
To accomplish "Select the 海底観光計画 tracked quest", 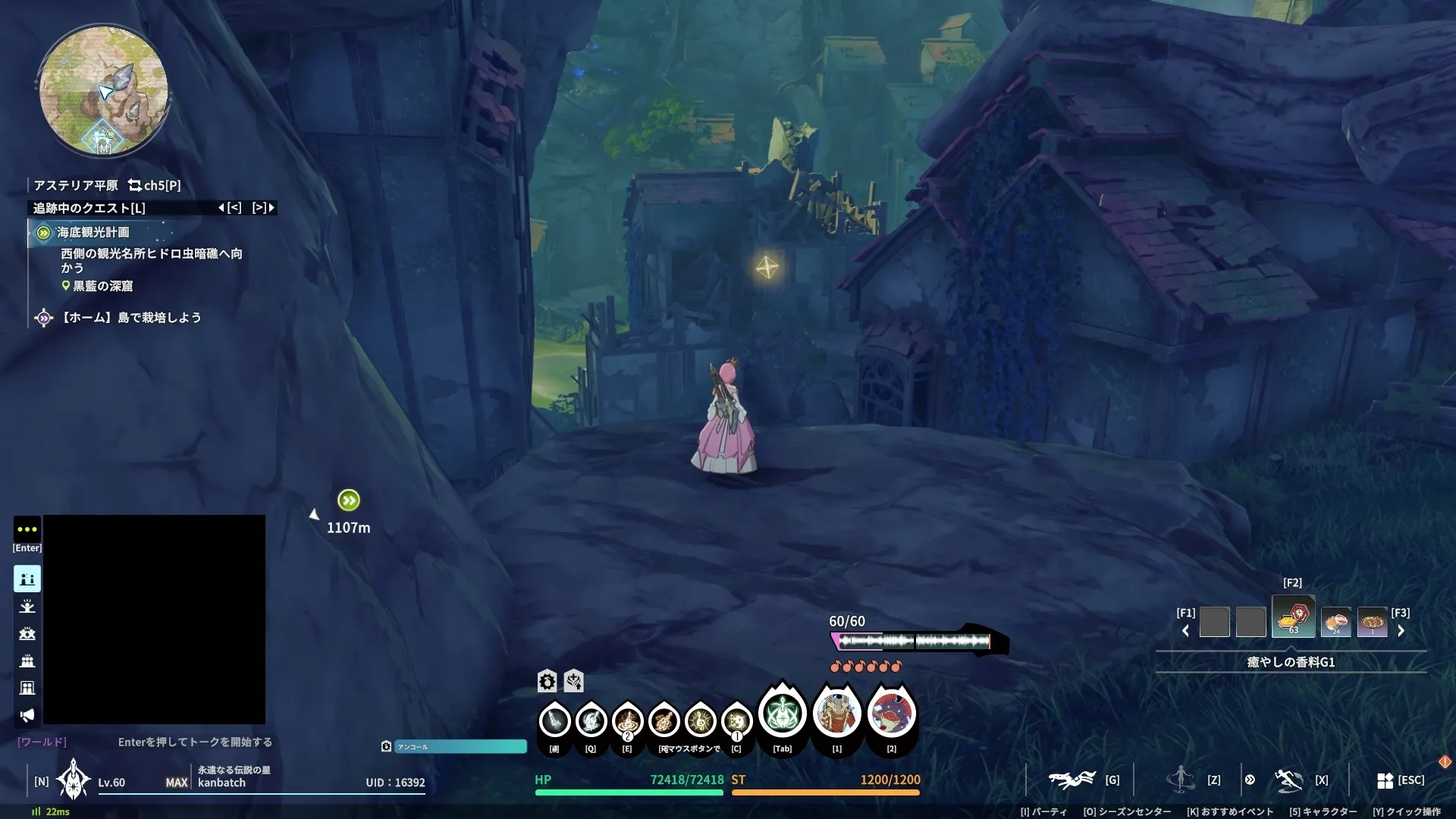I will pos(93,232).
